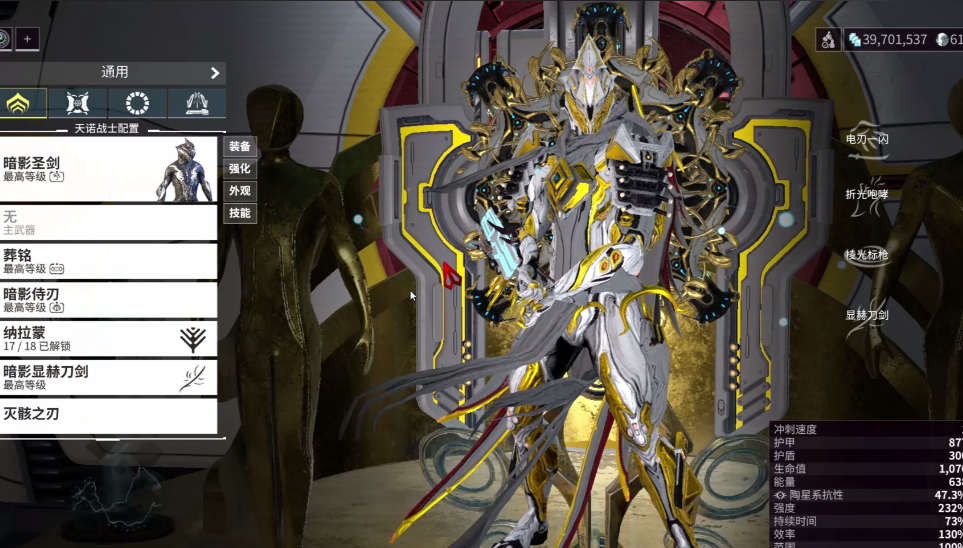Viewport: 963px width, 548px height.
Task: Open the 强化 (Upgrade) option
Action: point(240,169)
